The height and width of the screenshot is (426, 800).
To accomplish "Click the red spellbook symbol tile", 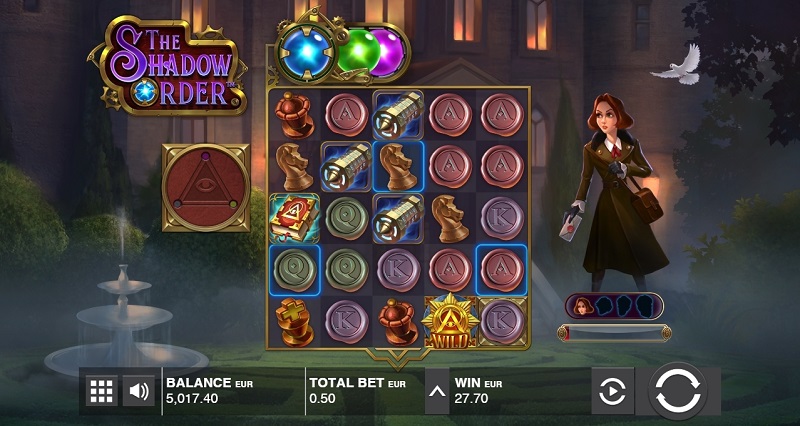I will (293, 217).
